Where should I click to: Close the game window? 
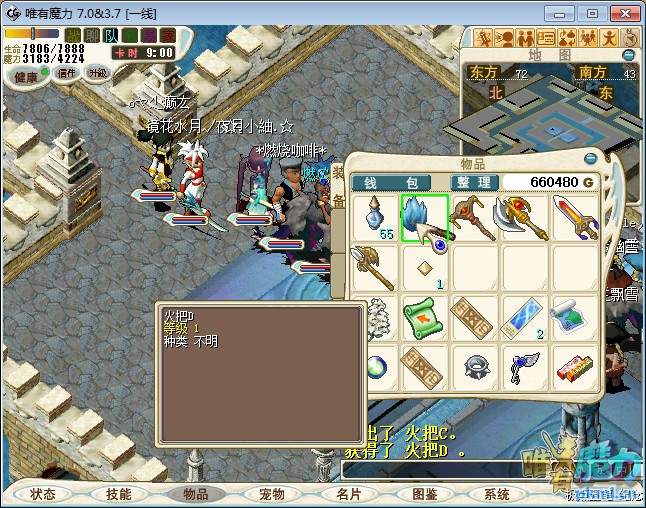pyautogui.click(x=622, y=13)
